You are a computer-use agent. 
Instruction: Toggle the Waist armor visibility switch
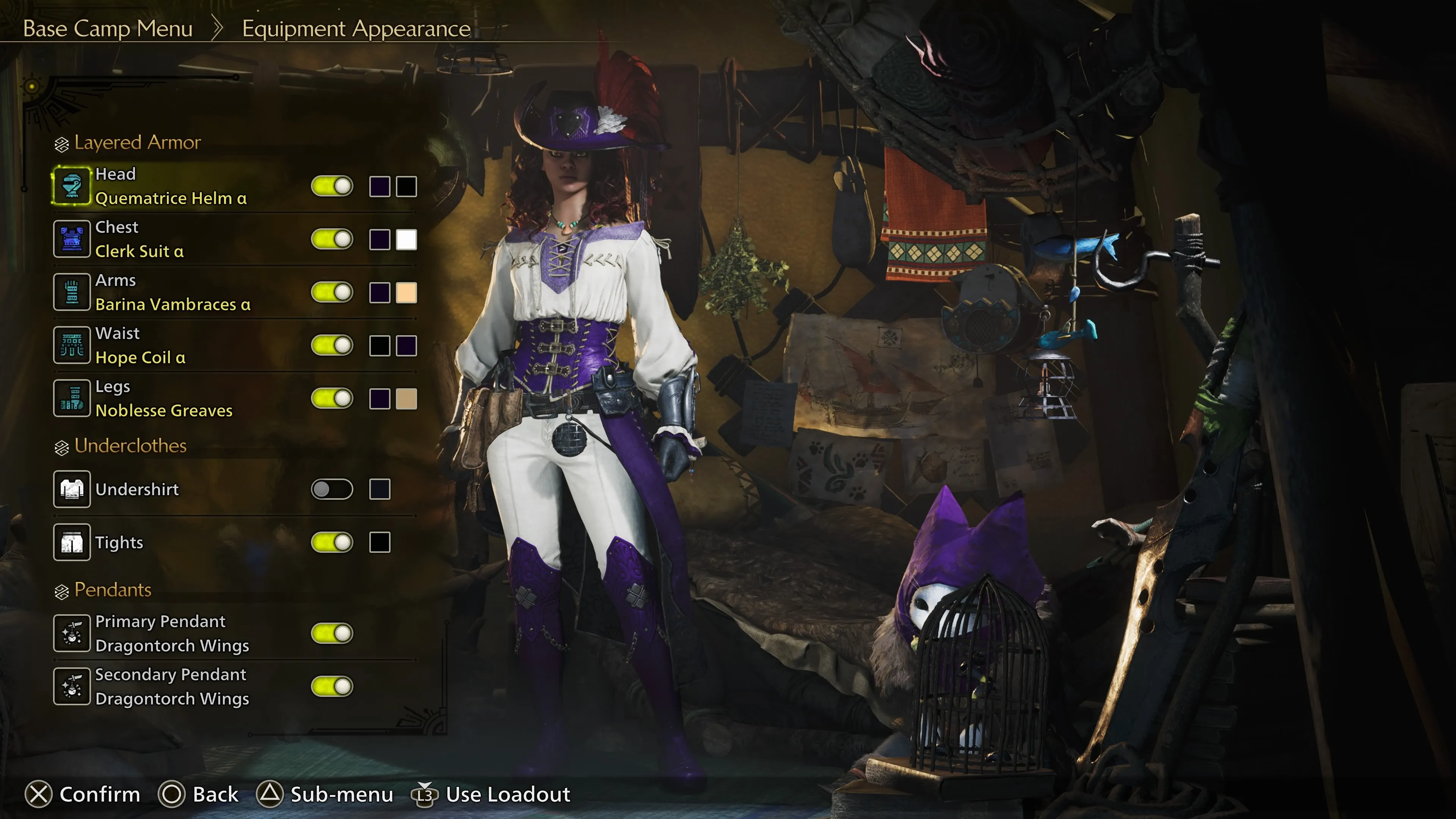point(332,345)
